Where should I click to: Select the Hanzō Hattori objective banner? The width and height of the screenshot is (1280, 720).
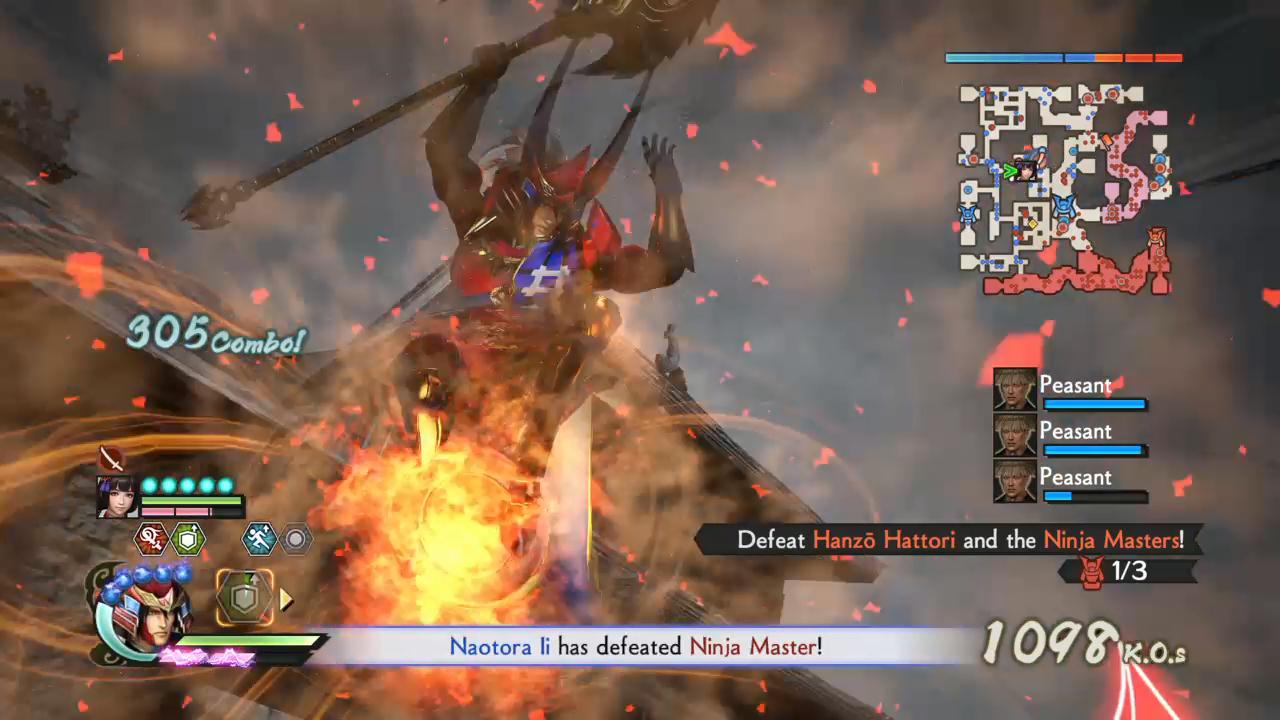tap(950, 540)
